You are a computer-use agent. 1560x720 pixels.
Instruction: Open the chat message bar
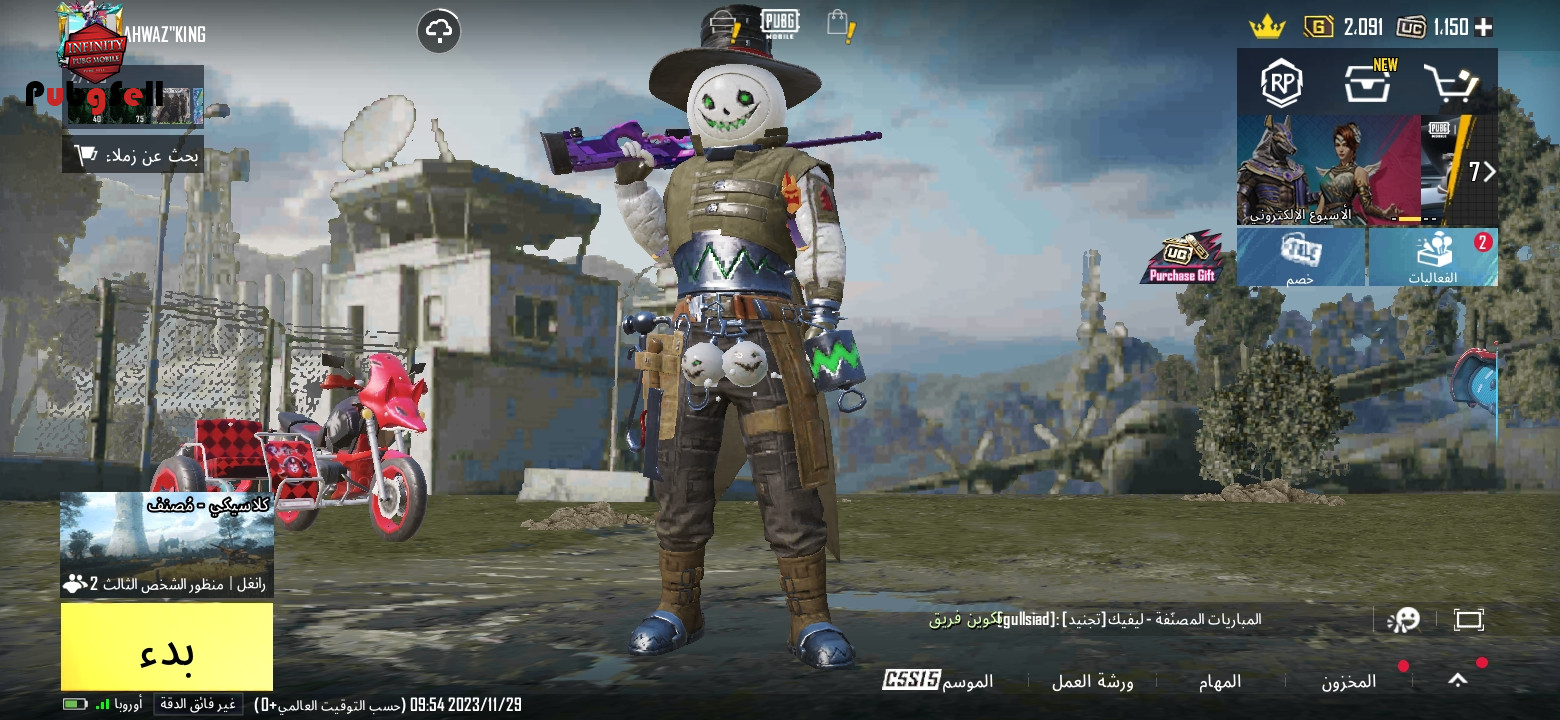pyautogui.click(x=1095, y=620)
